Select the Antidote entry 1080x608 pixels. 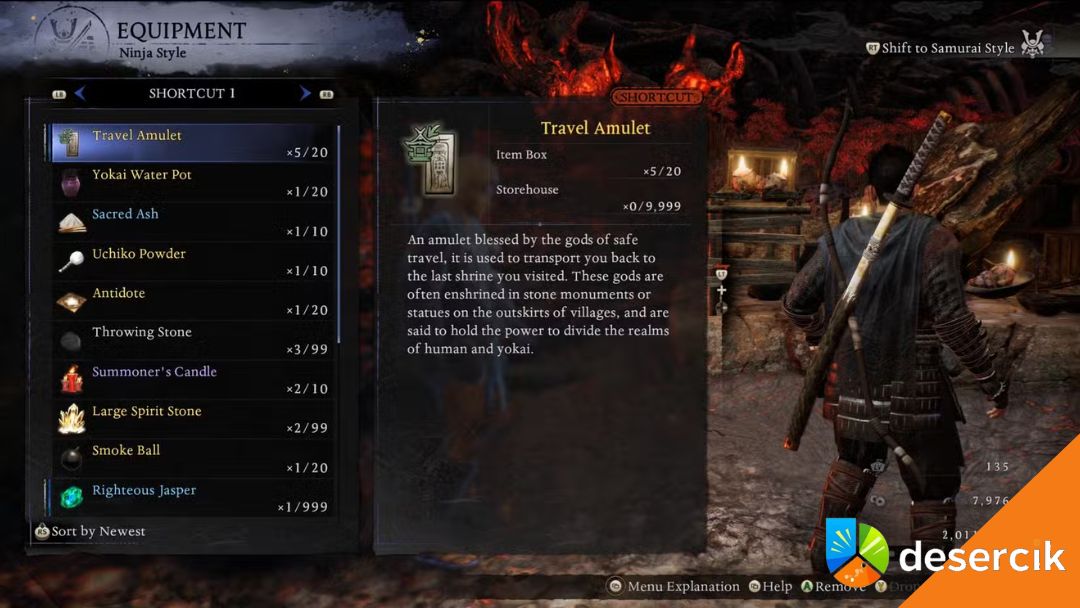click(x=192, y=301)
